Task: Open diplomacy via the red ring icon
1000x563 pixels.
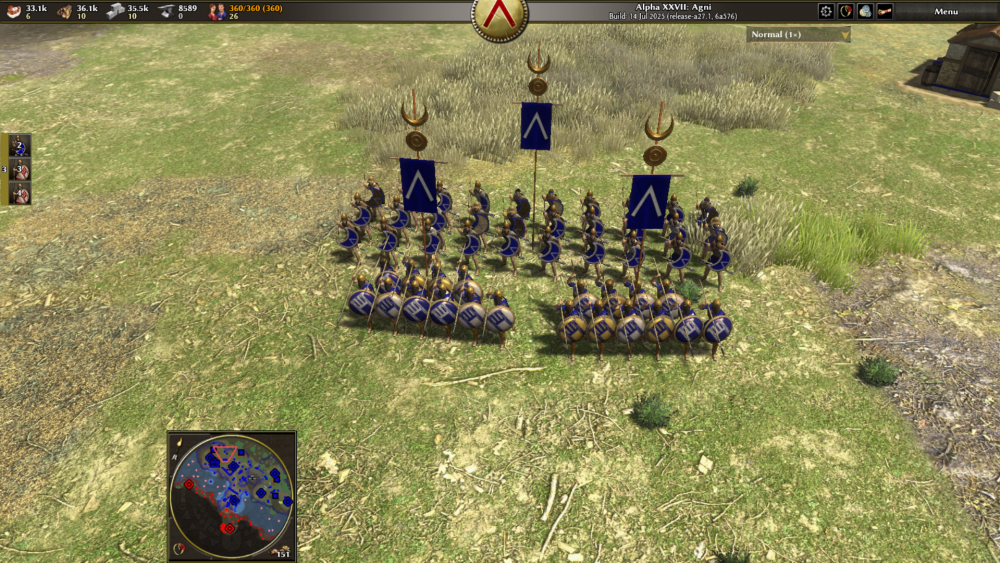Action: click(x=846, y=11)
